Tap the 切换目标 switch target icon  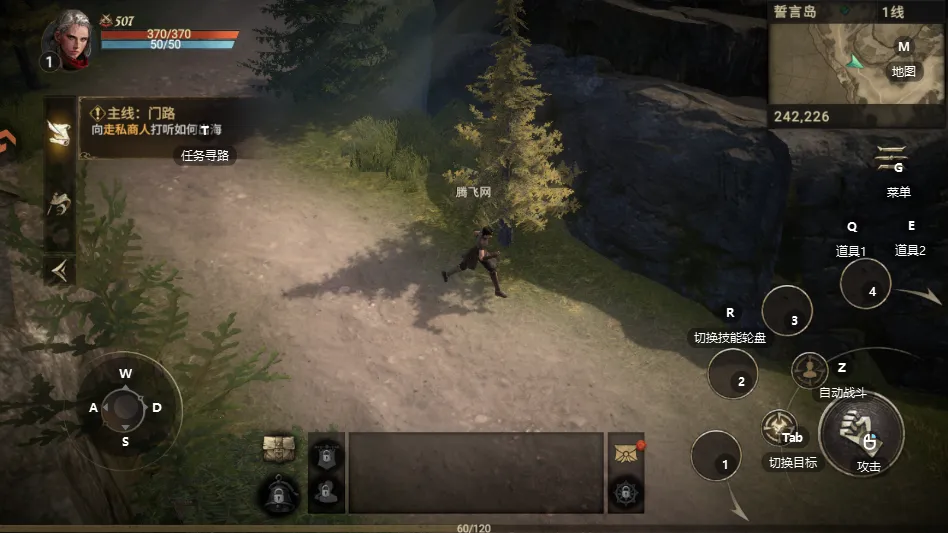[x=778, y=428]
